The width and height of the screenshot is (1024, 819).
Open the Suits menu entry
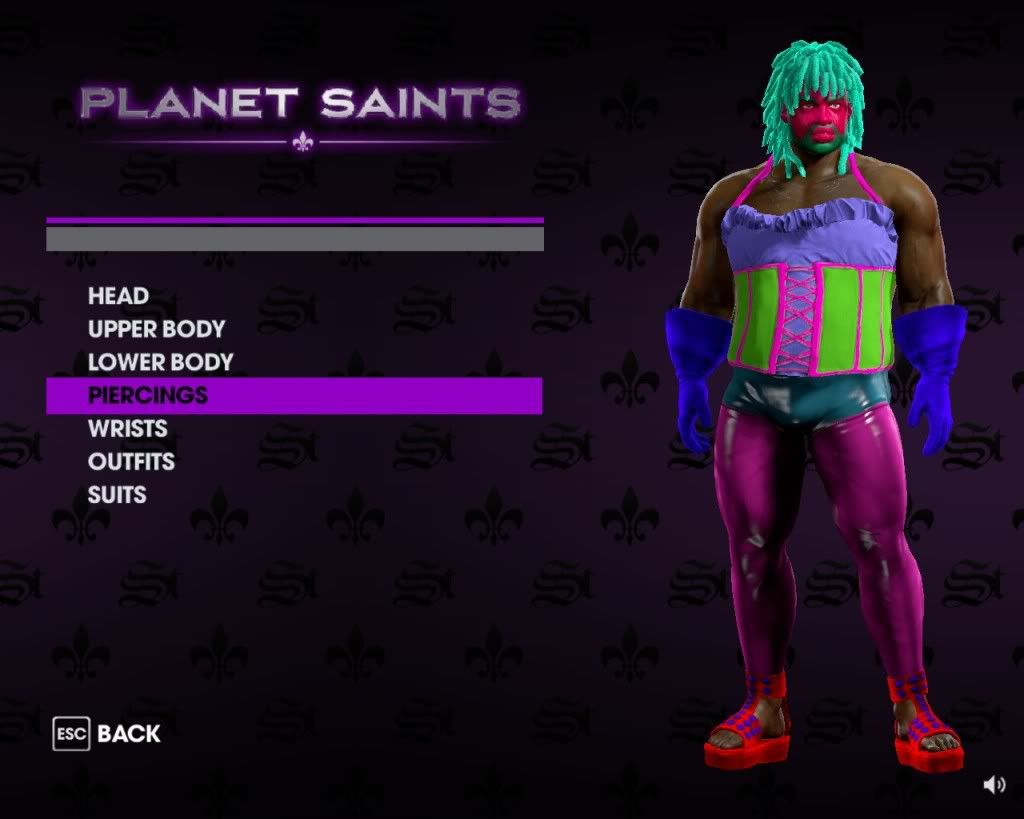pyautogui.click(x=117, y=494)
